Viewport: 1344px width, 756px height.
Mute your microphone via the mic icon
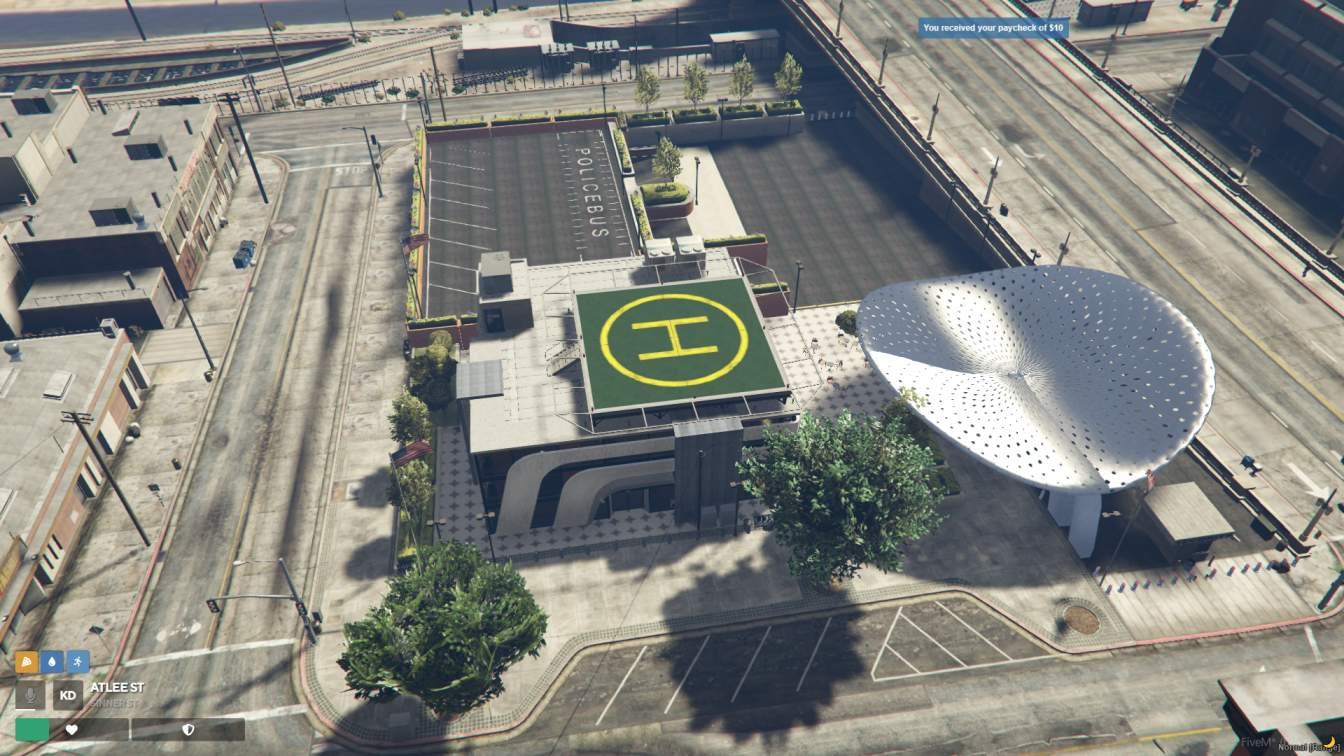(29, 695)
